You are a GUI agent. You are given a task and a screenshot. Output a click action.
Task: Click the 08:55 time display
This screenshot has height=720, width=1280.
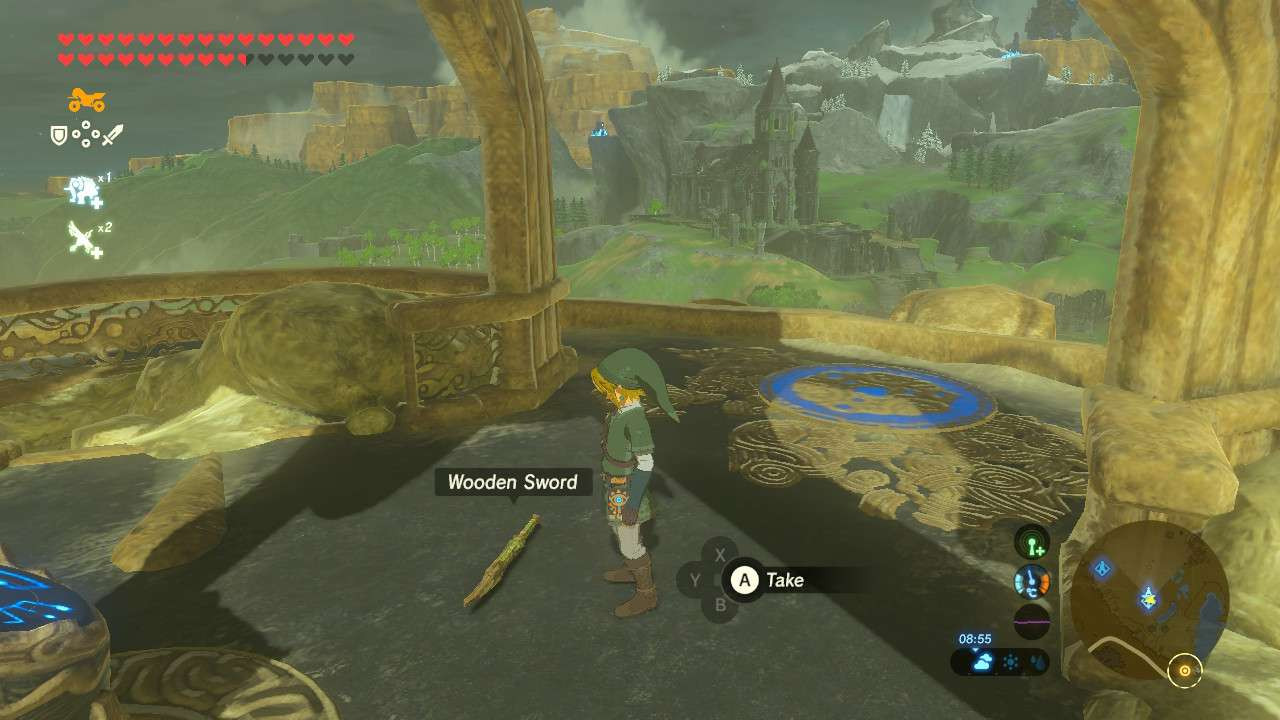(x=974, y=638)
